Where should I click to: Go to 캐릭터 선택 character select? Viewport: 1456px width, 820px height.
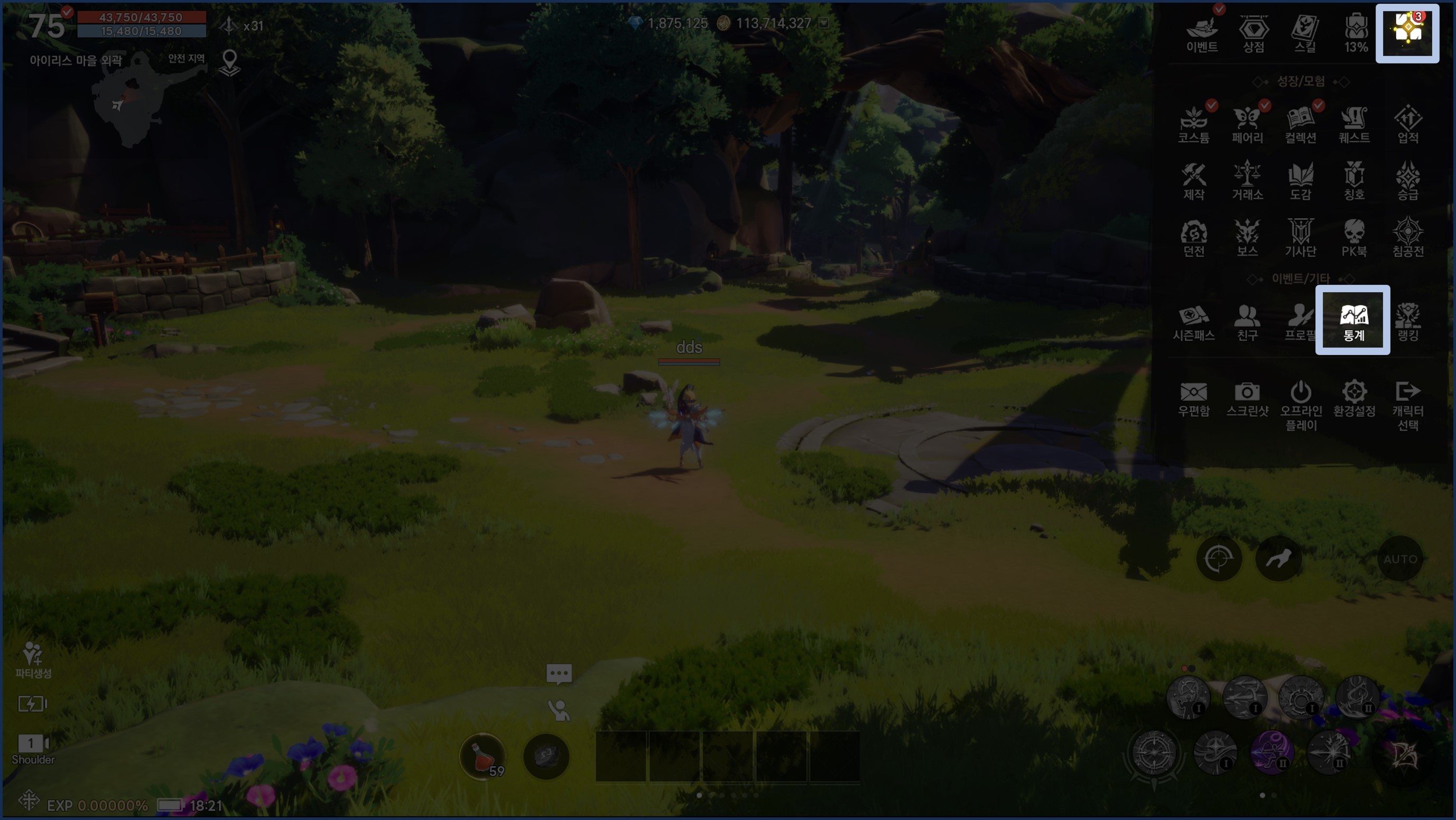1407,404
